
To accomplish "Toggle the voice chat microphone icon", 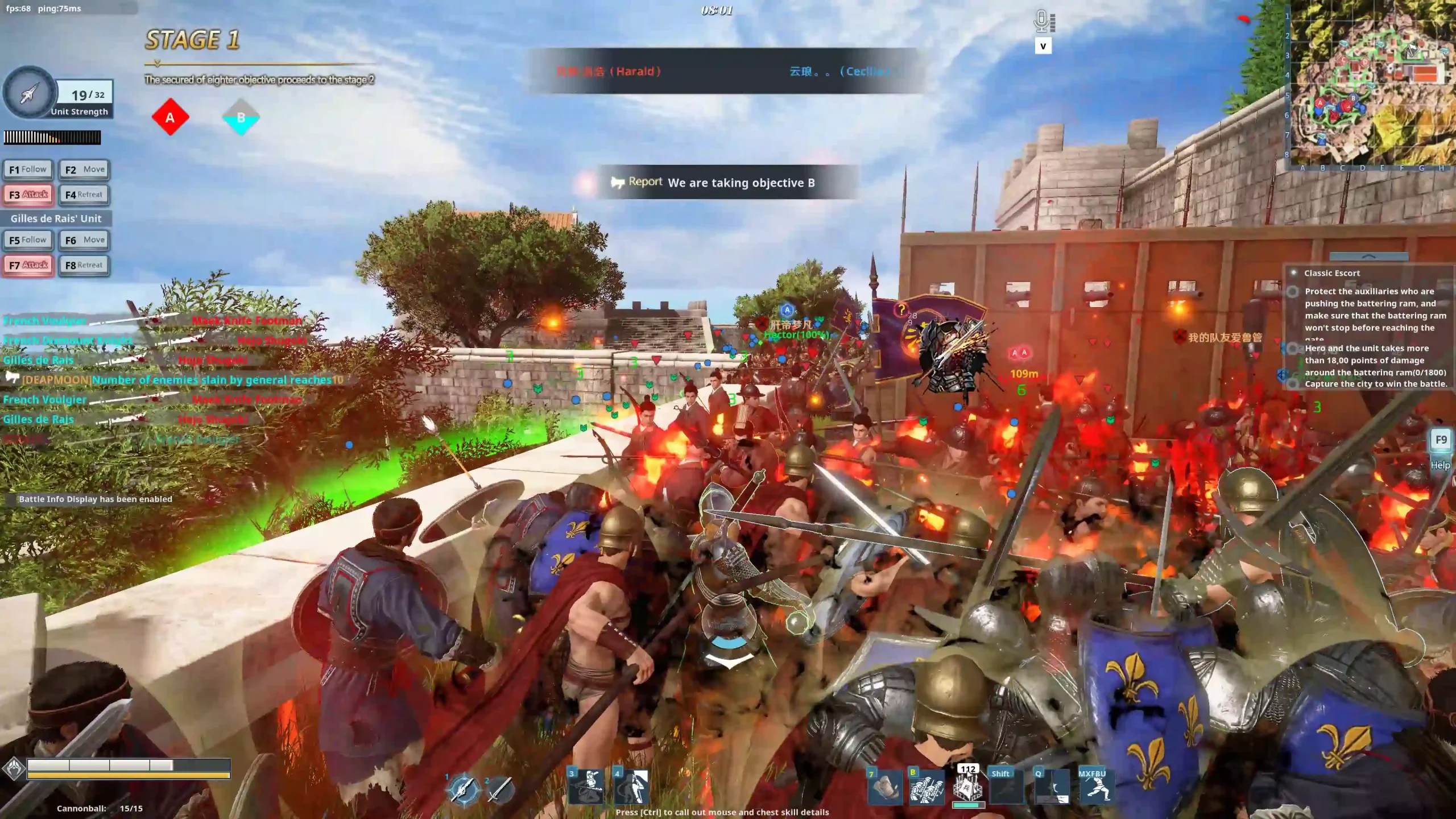I will point(1043,22).
